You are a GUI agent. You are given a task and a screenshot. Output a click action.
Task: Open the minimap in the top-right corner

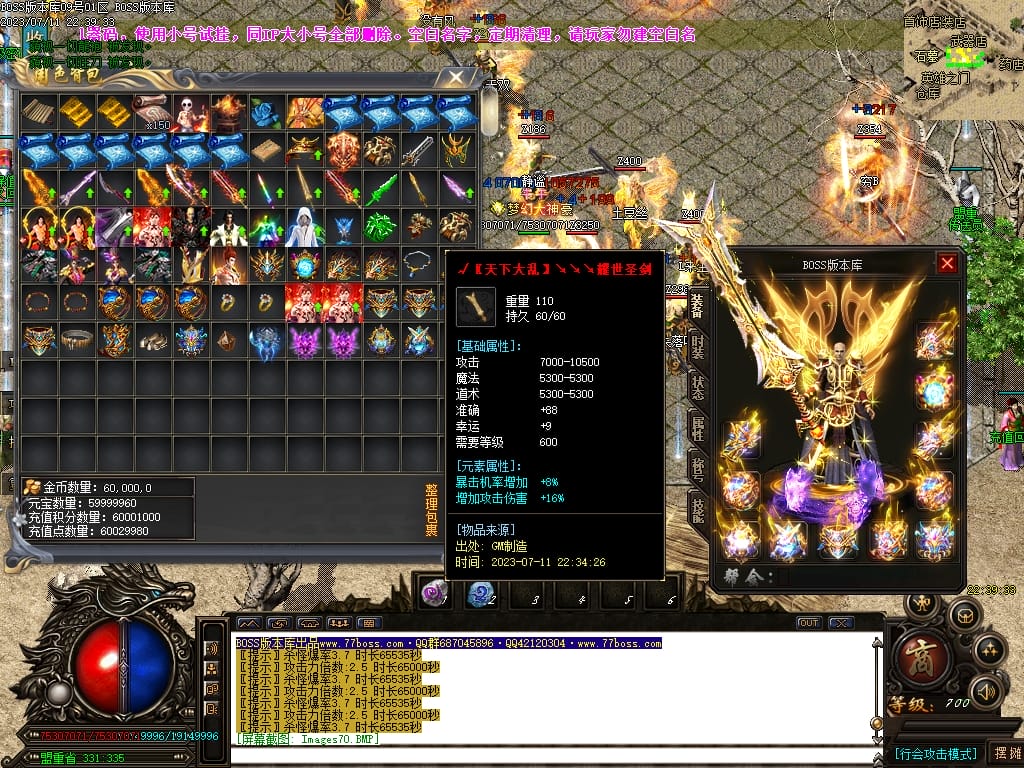pos(962,60)
